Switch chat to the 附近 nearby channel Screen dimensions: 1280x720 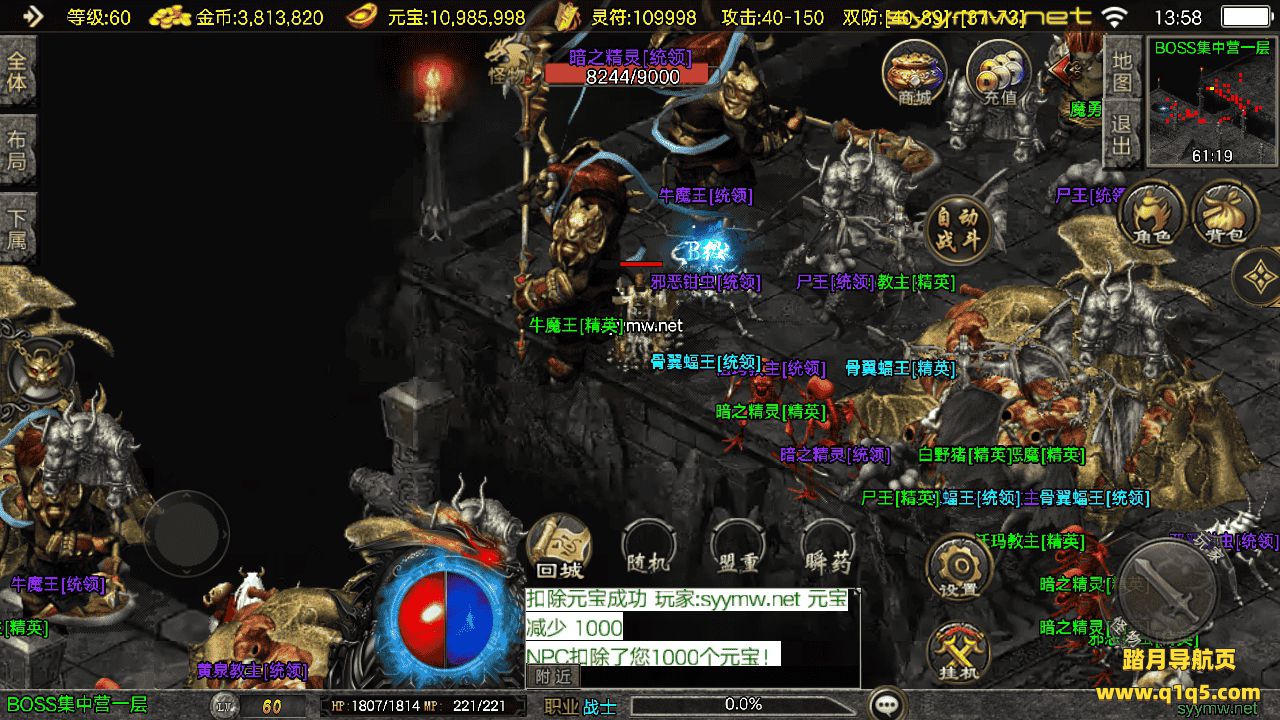pyautogui.click(x=552, y=677)
